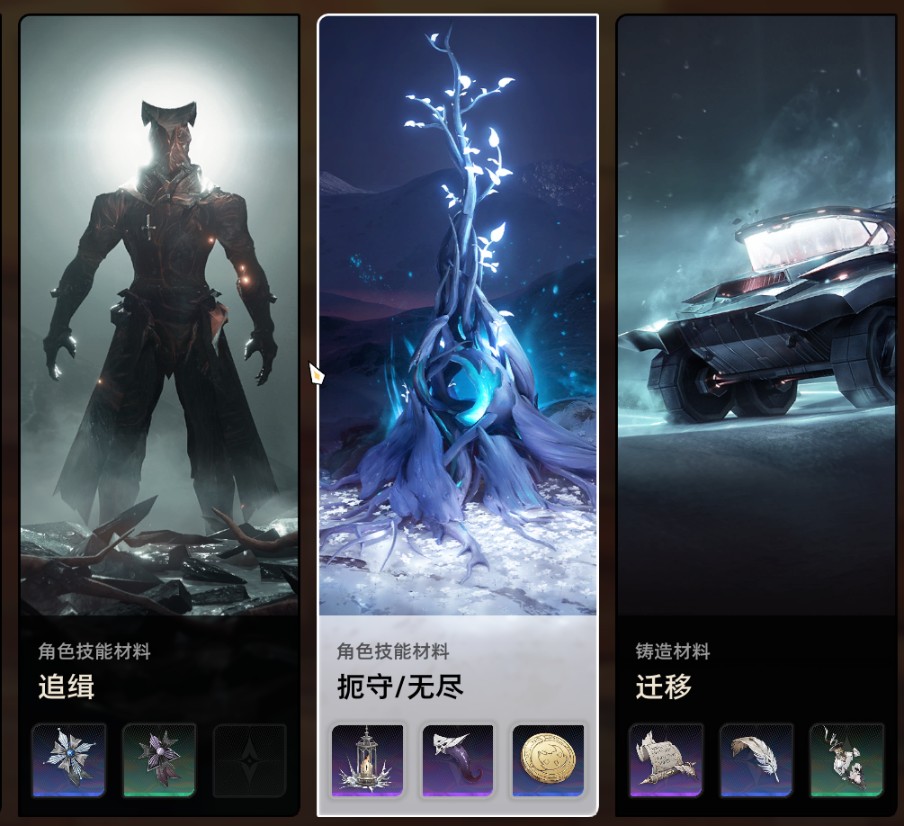View the lantern material icon

point(367,760)
